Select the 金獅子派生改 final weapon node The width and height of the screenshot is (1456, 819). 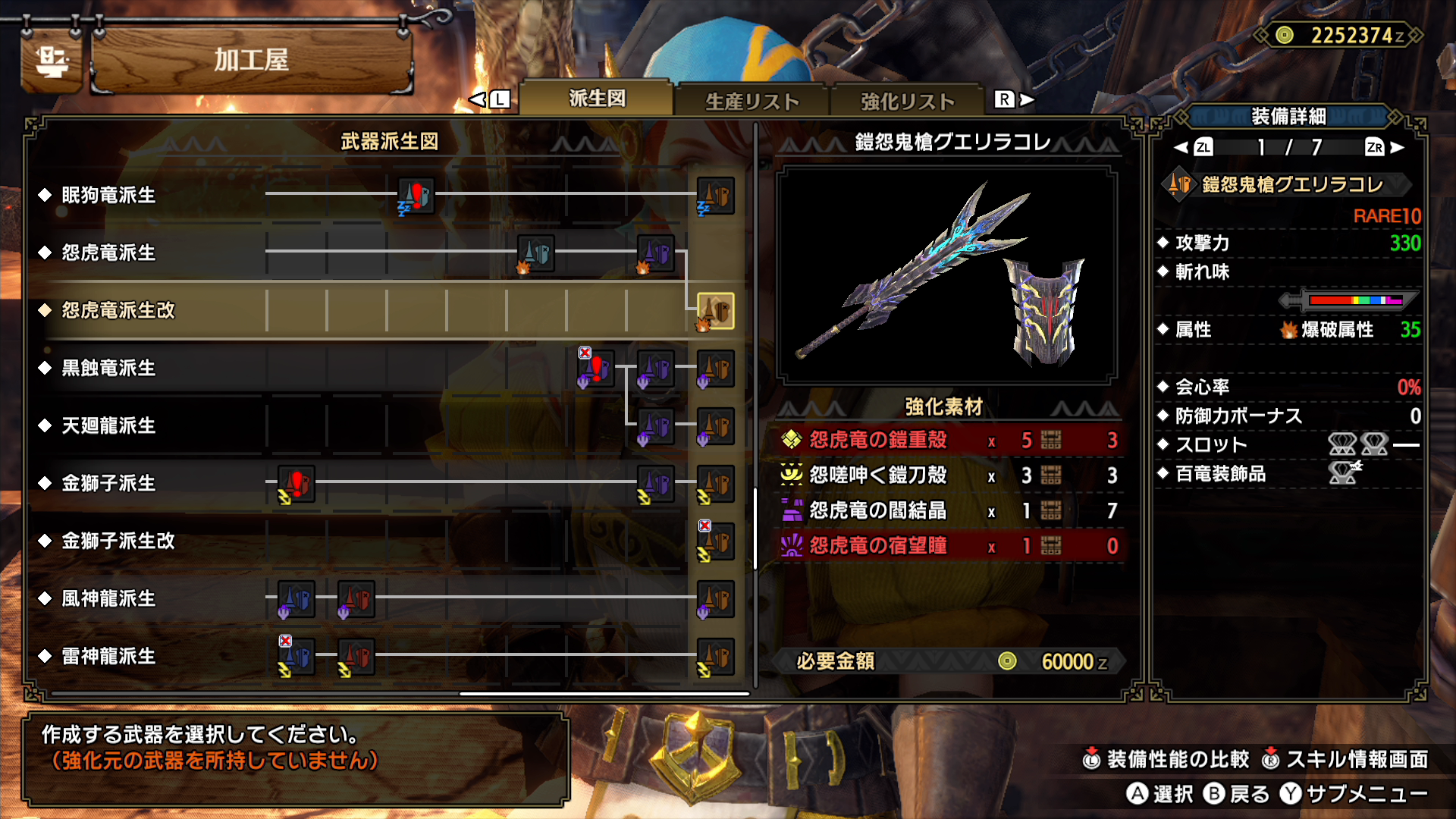(715, 541)
